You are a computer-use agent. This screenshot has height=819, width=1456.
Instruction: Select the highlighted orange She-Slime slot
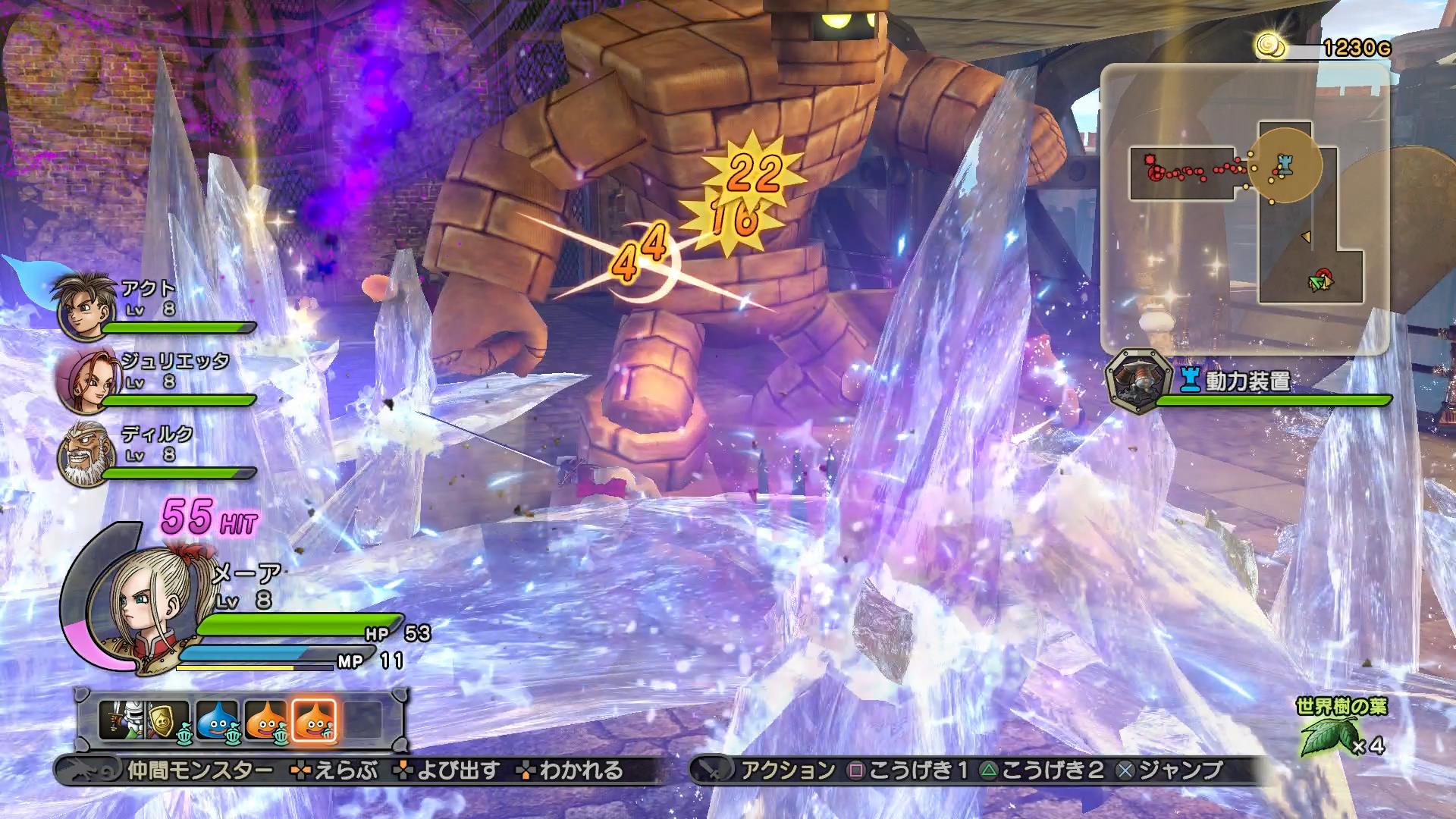tap(313, 720)
